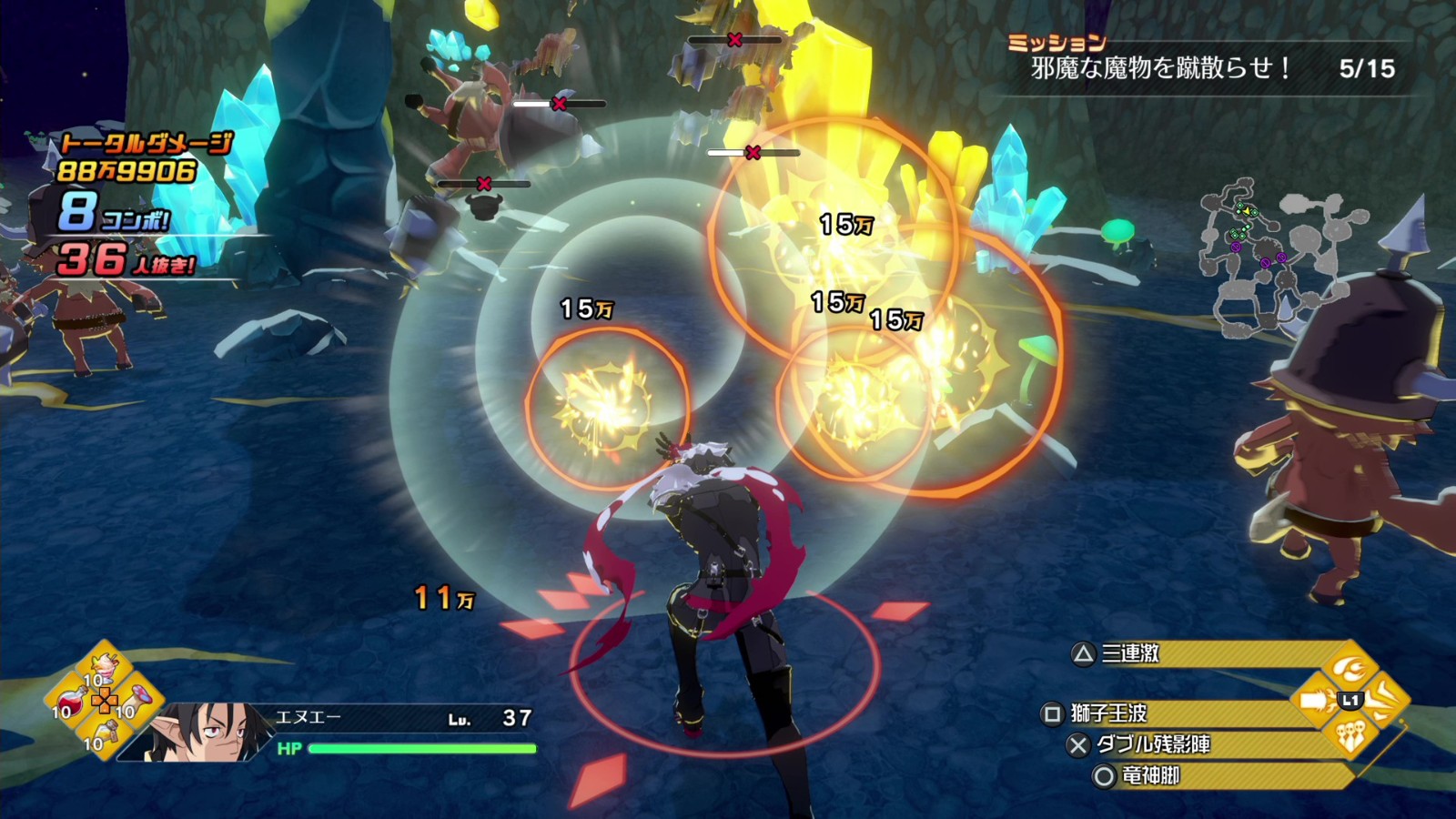The image size is (1456, 819).
Task: Click the bottled item icon below the potion
Action: tap(106, 733)
